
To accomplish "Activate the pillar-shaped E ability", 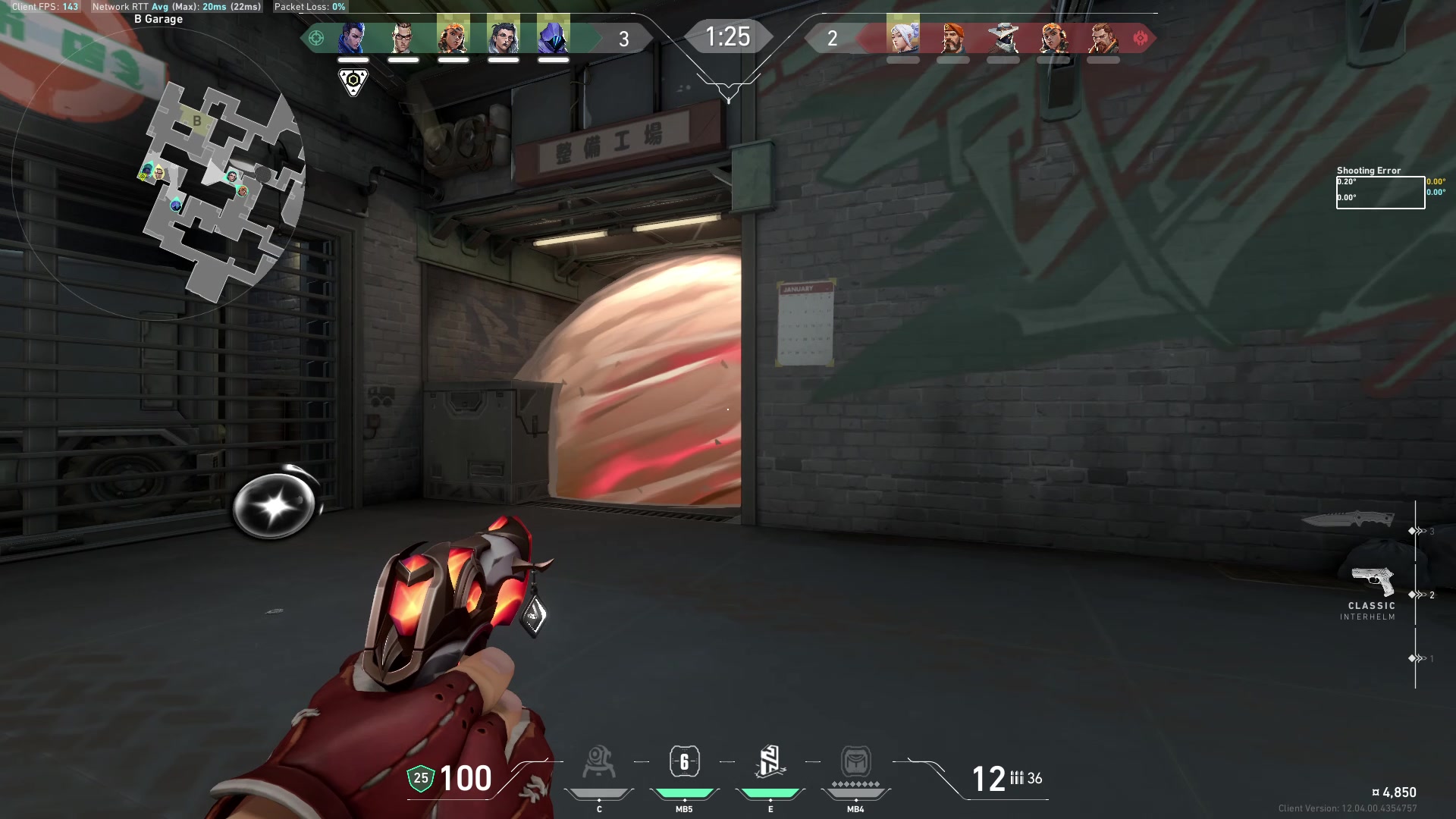I will click(770, 762).
